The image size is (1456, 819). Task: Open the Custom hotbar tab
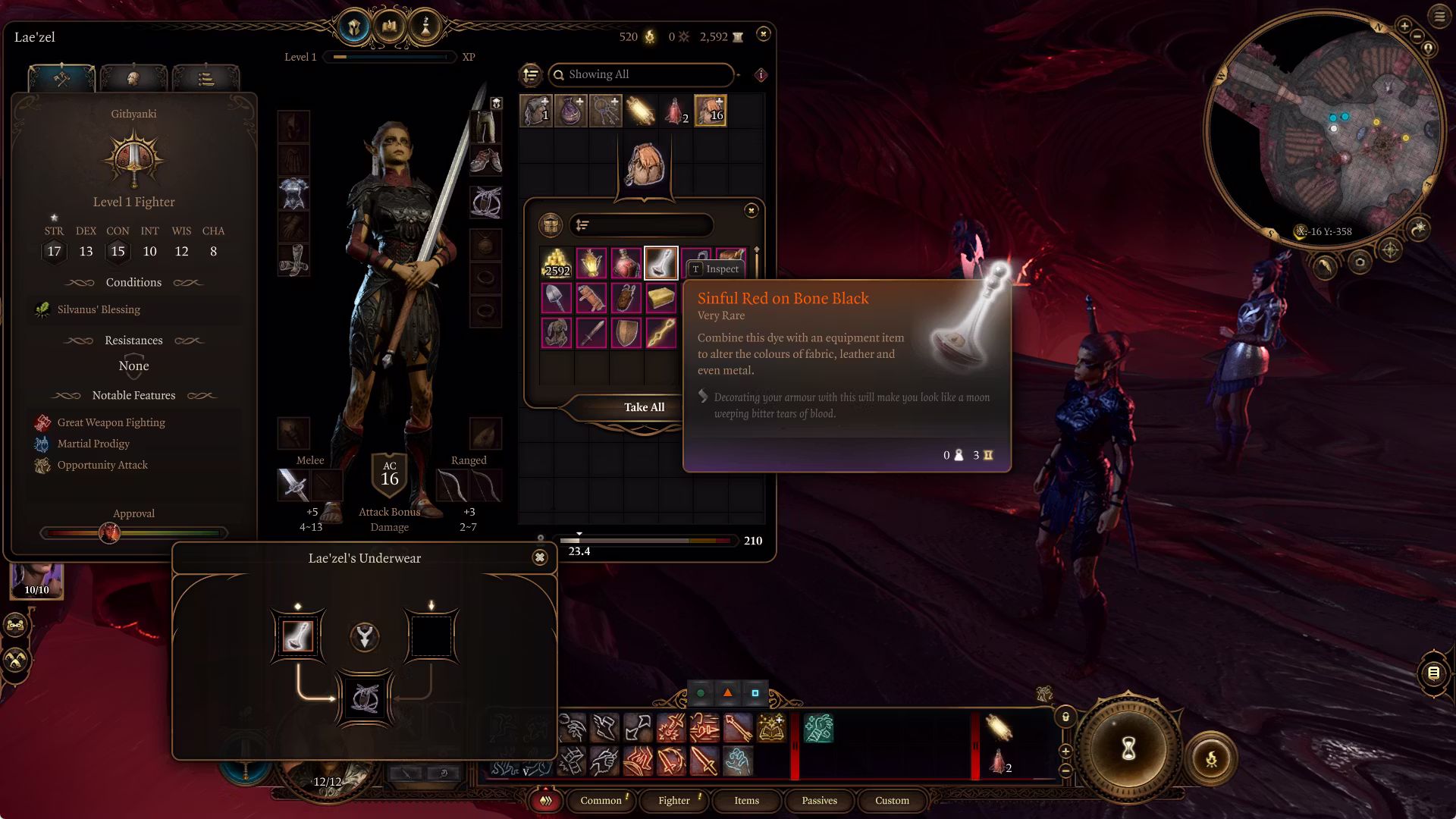pyautogui.click(x=892, y=800)
